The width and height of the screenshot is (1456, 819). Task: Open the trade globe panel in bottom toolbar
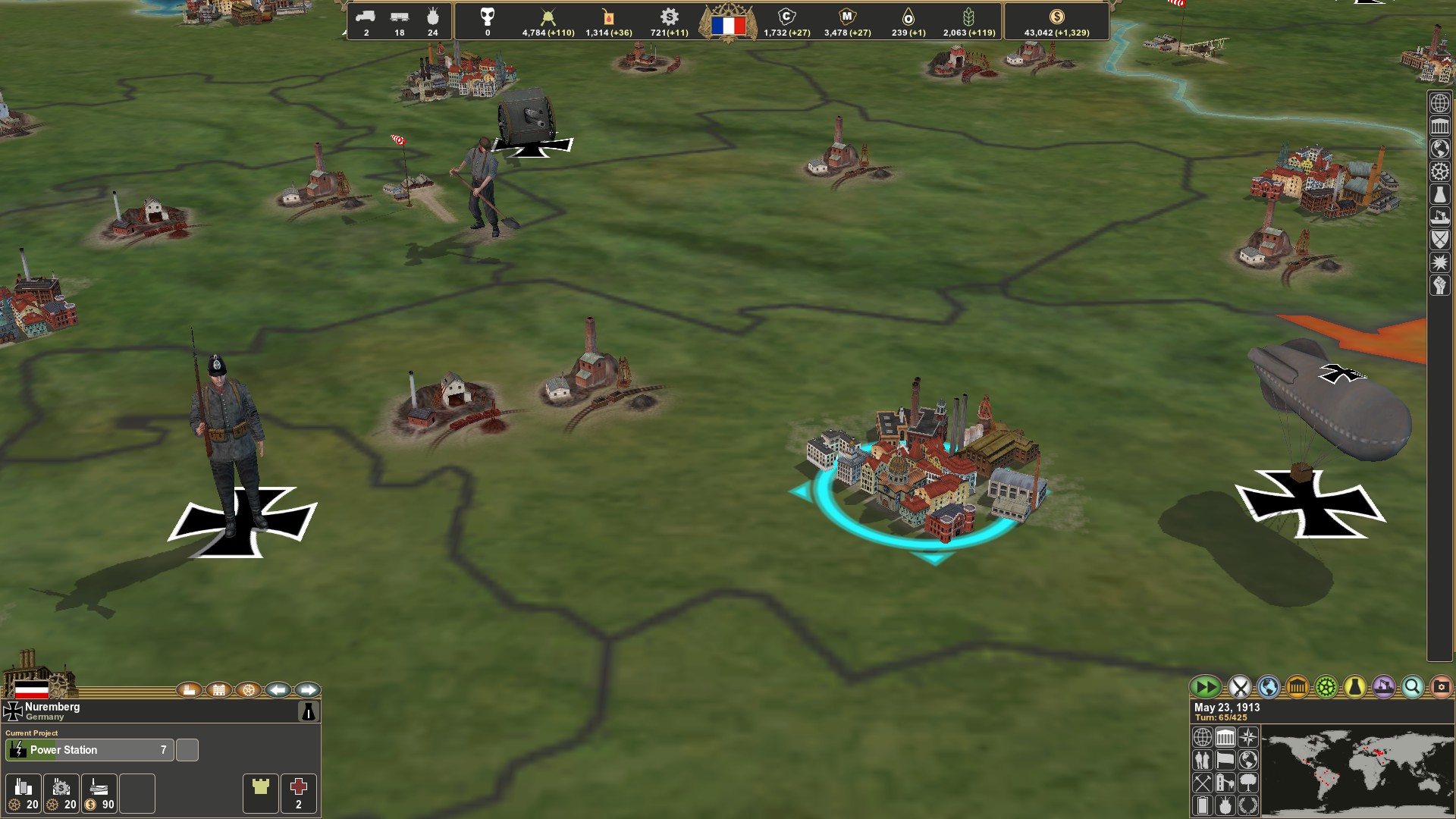click(x=1268, y=687)
